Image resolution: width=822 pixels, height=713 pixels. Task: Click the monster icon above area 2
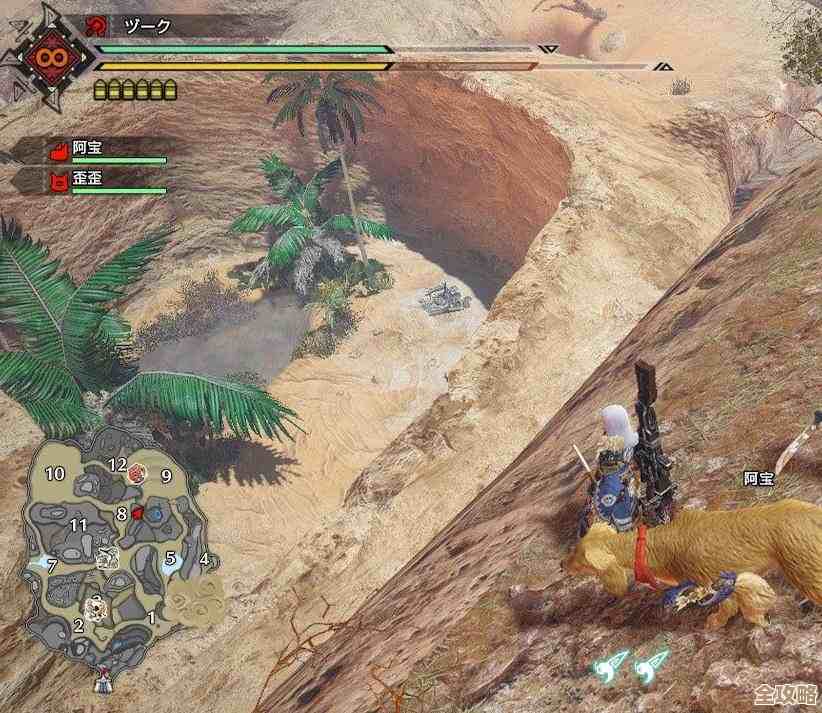[95, 604]
